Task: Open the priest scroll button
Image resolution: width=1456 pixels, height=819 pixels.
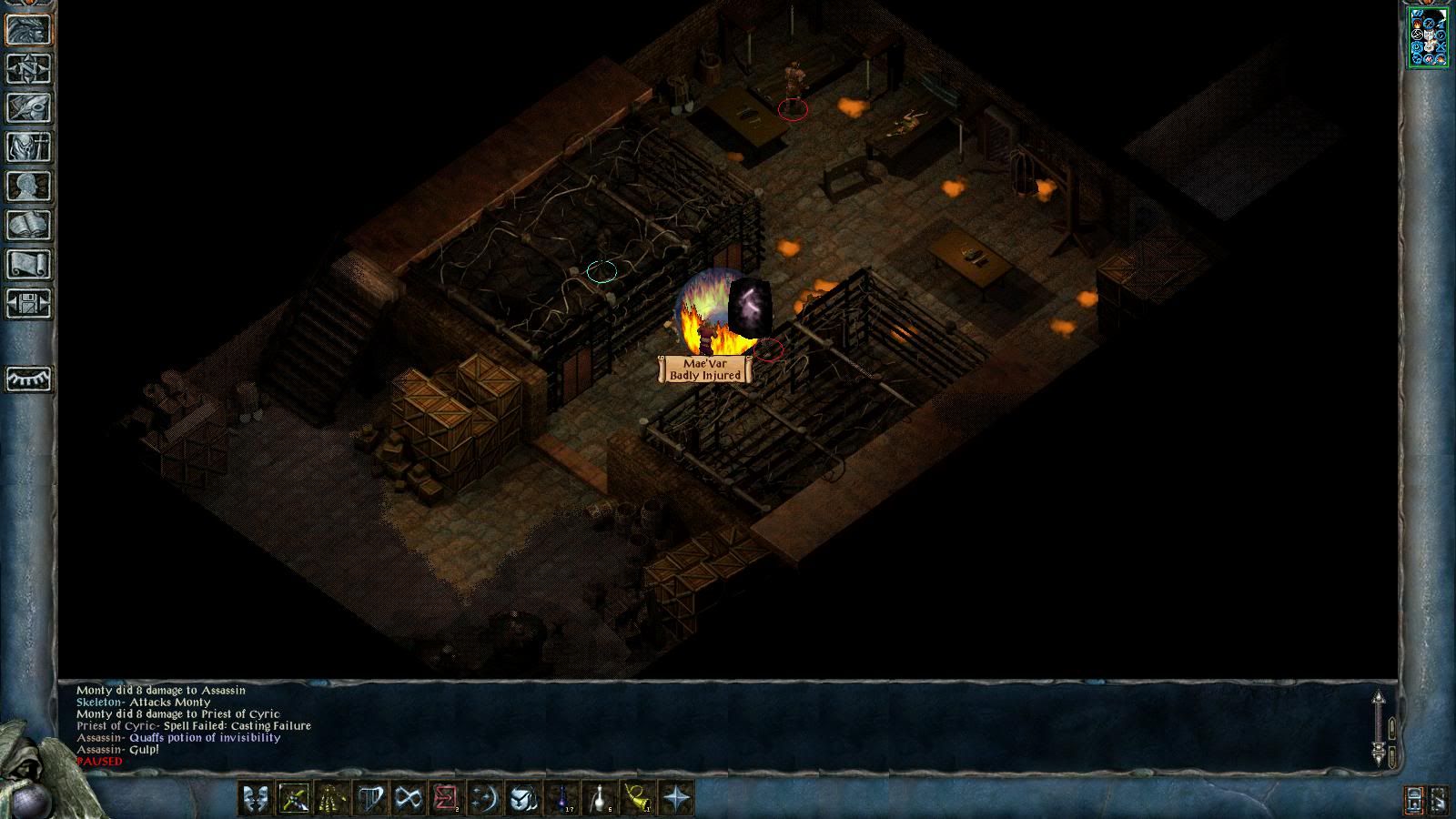Action: pos(28,264)
